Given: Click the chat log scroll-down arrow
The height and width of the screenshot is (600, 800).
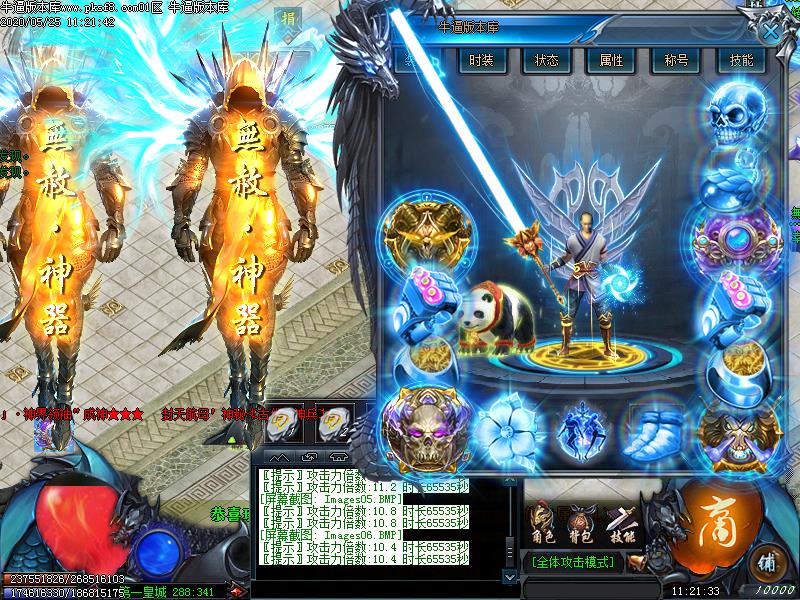Looking at the screenshot, I should [x=510, y=575].
